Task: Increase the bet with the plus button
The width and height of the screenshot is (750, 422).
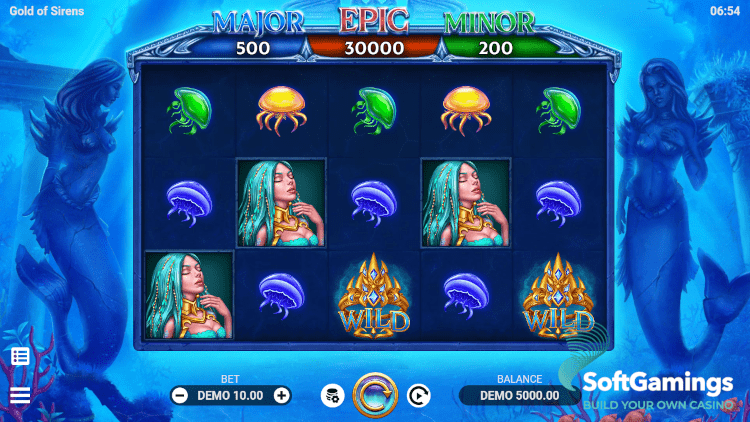Action: coord(282,395)
